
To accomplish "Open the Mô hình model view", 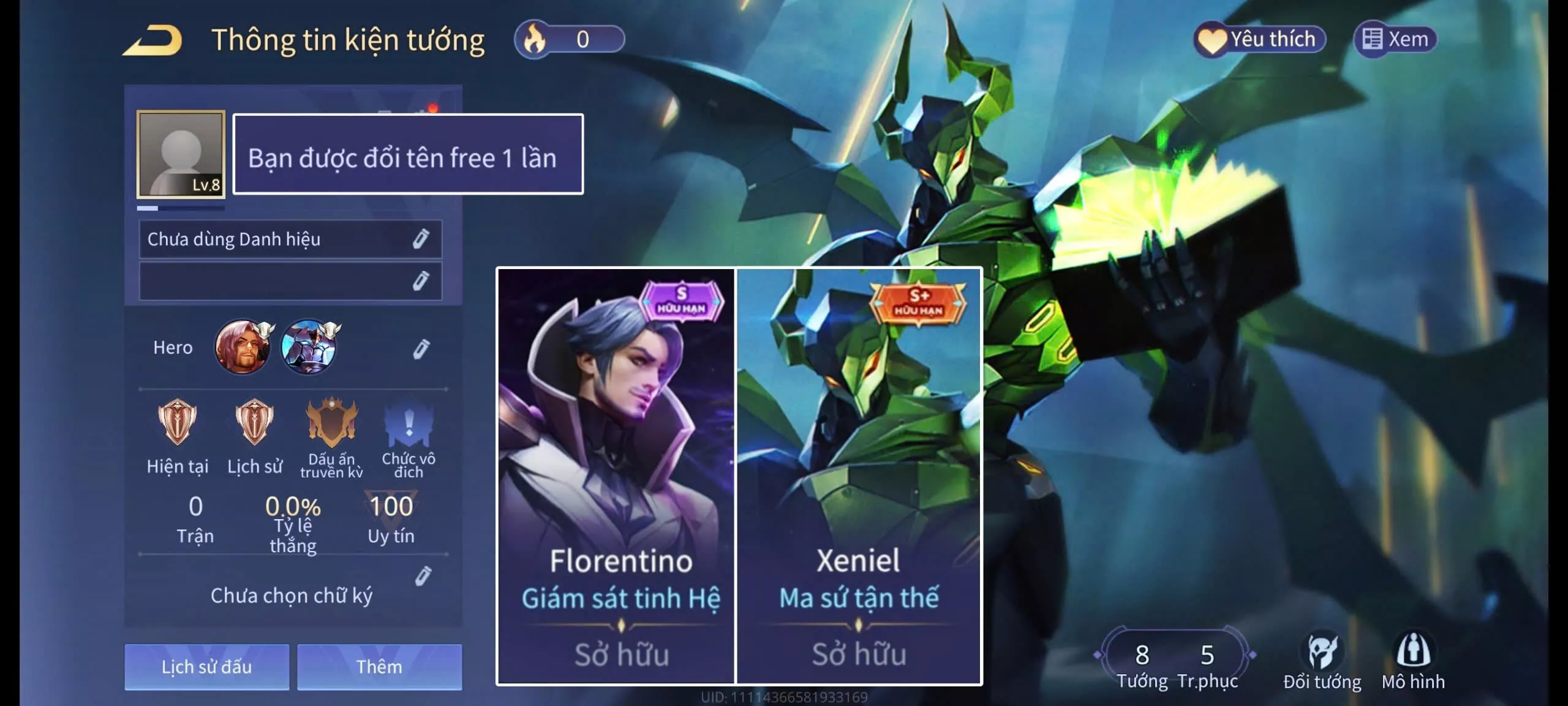I will [1413, 659].
